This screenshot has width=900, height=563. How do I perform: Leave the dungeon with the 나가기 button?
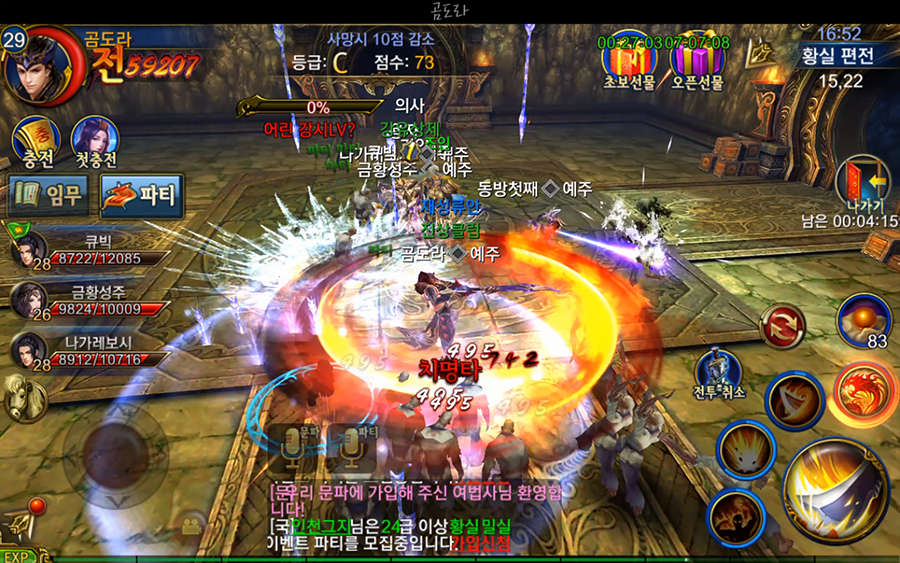coord(861,187)
